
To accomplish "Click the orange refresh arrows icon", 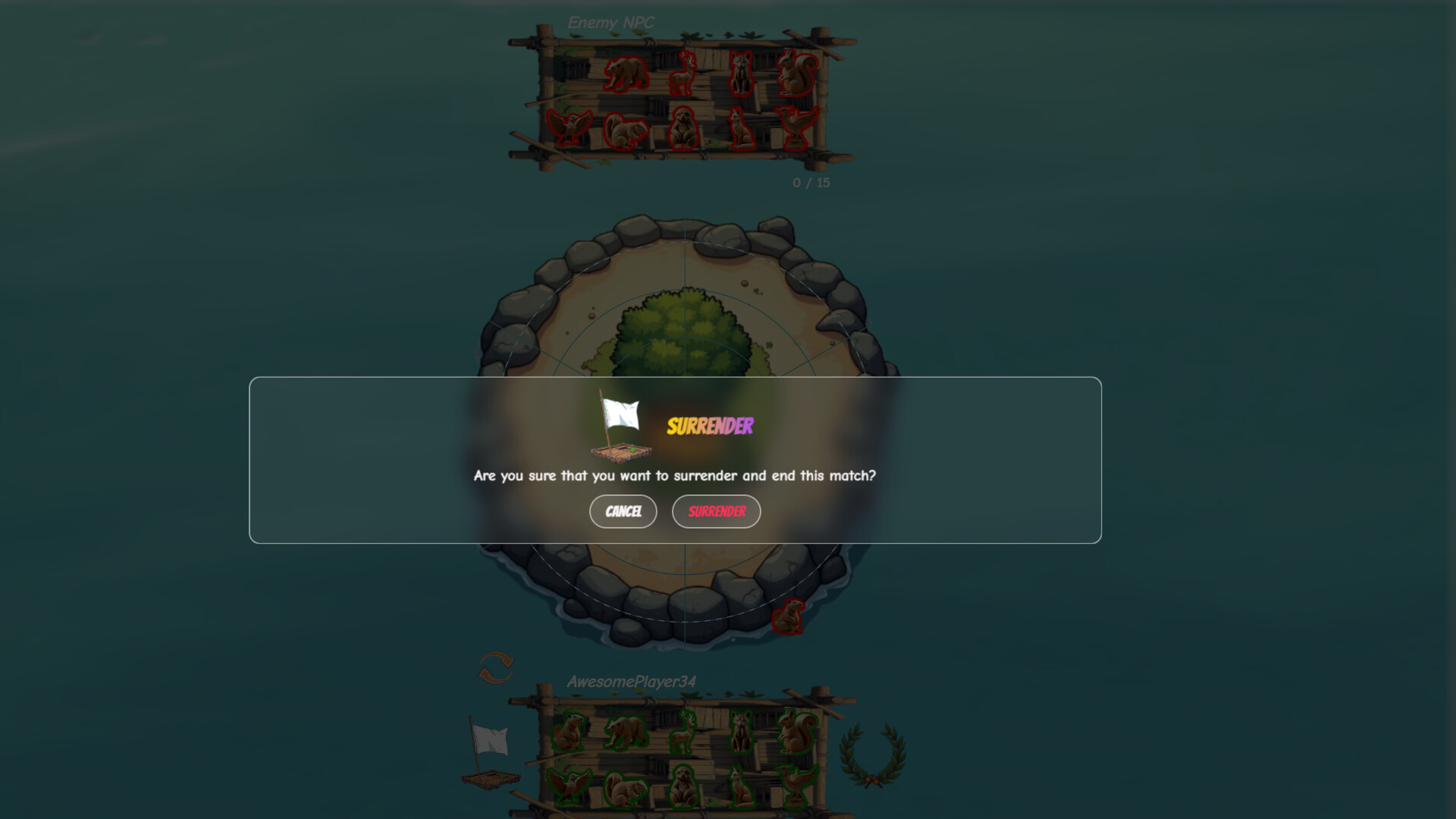I will (497, 665).
